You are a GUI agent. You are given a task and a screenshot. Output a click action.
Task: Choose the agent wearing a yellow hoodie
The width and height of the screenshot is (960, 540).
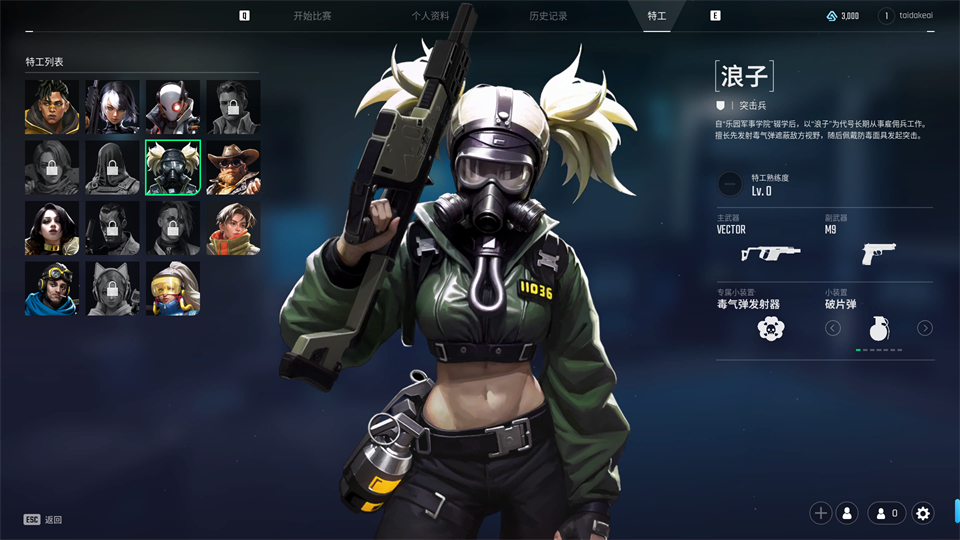(x=52, y=107)
